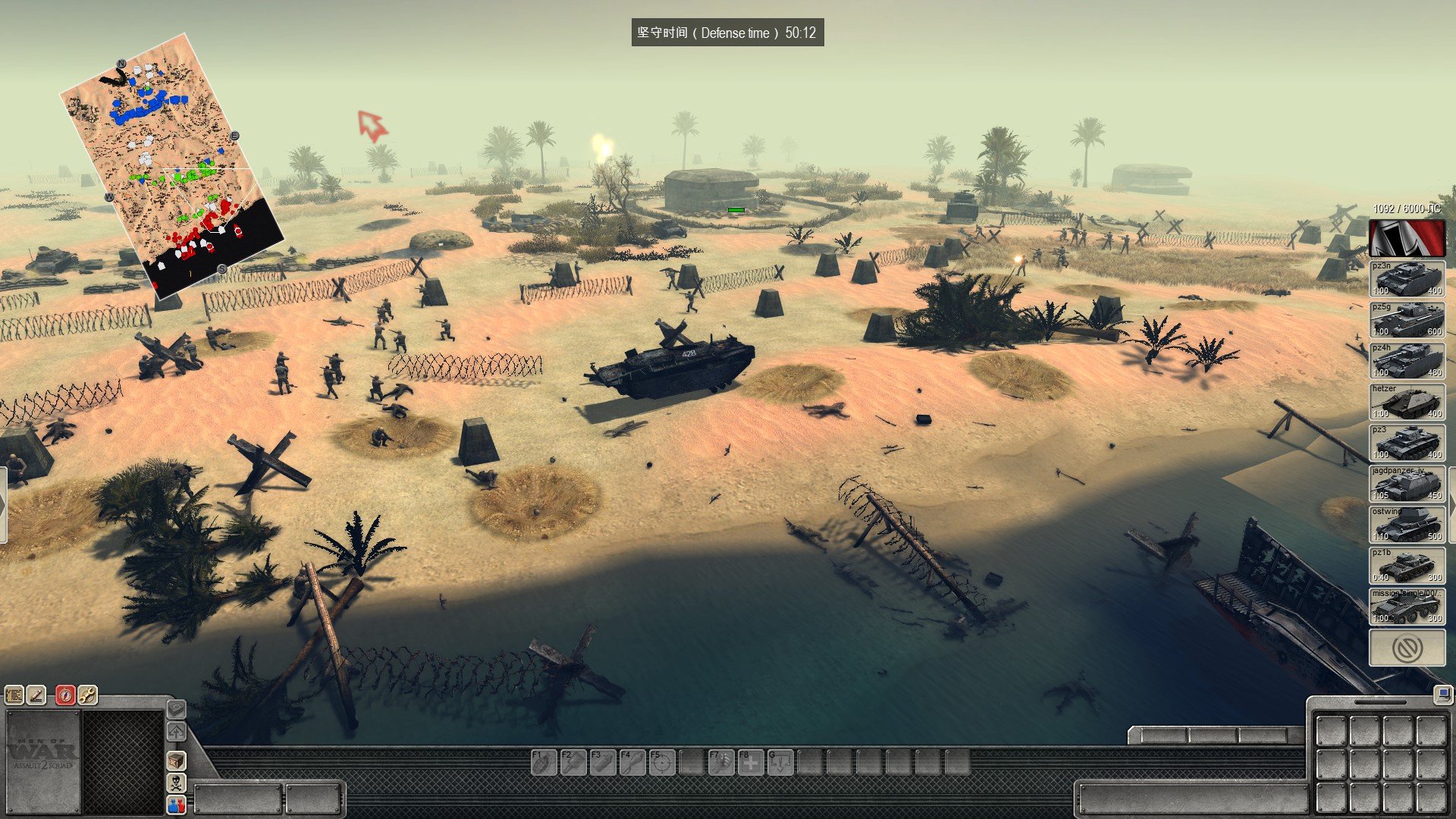The height and width of the screenshot is (819, 1456).
Task: Buy the jagdpanzer_iv unit
Action: (1407, 483)
